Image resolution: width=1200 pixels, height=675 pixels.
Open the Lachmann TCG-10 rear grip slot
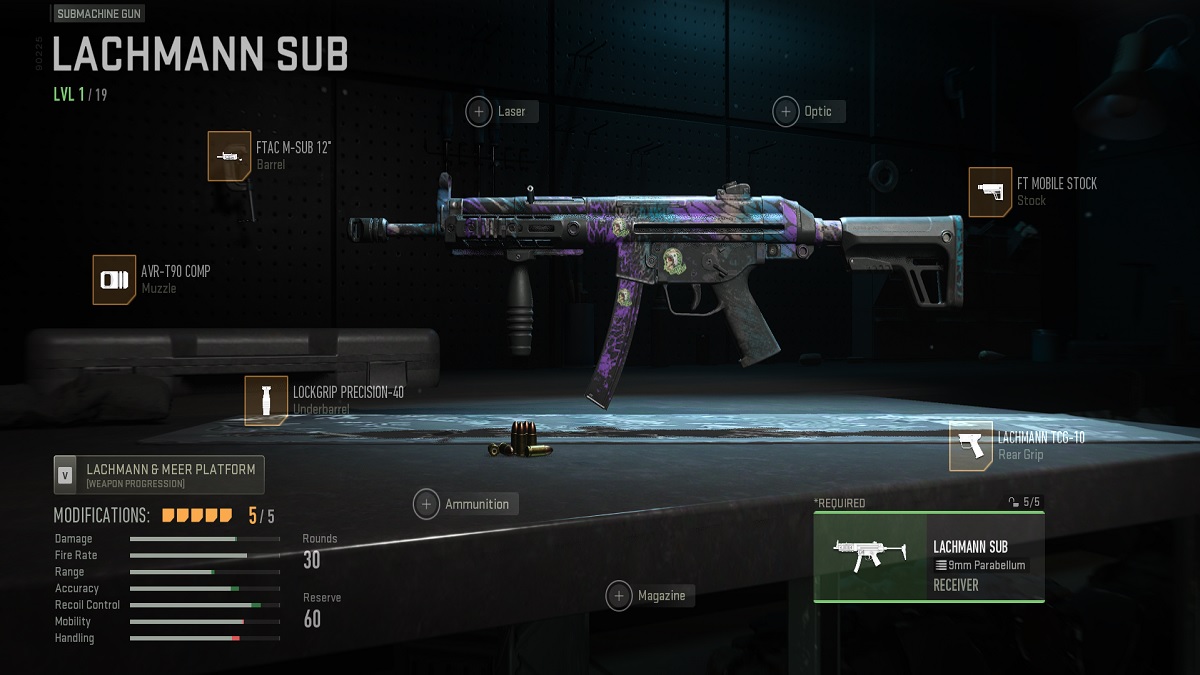[x=971, y=446]
